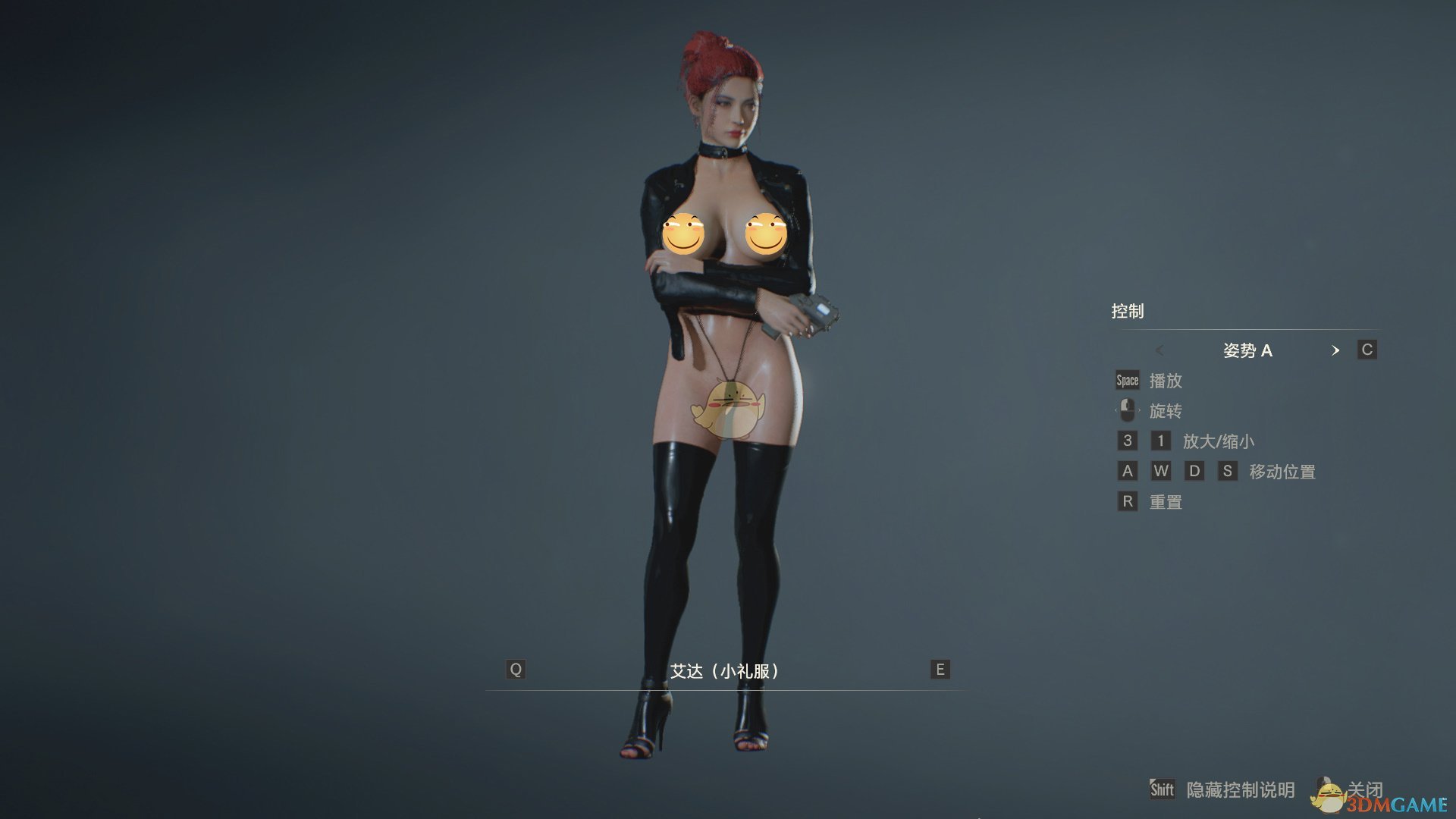
Task: Click the S key icon in 移动位置 row
Action: point(1228,471)
